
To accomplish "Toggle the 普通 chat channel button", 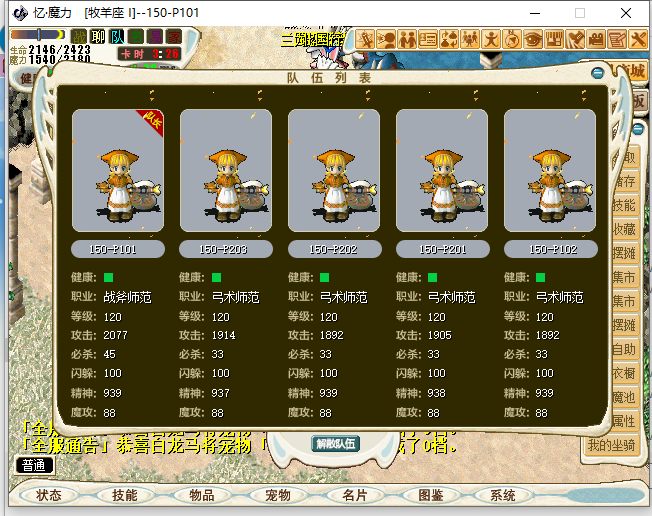I will pos(34,464).
